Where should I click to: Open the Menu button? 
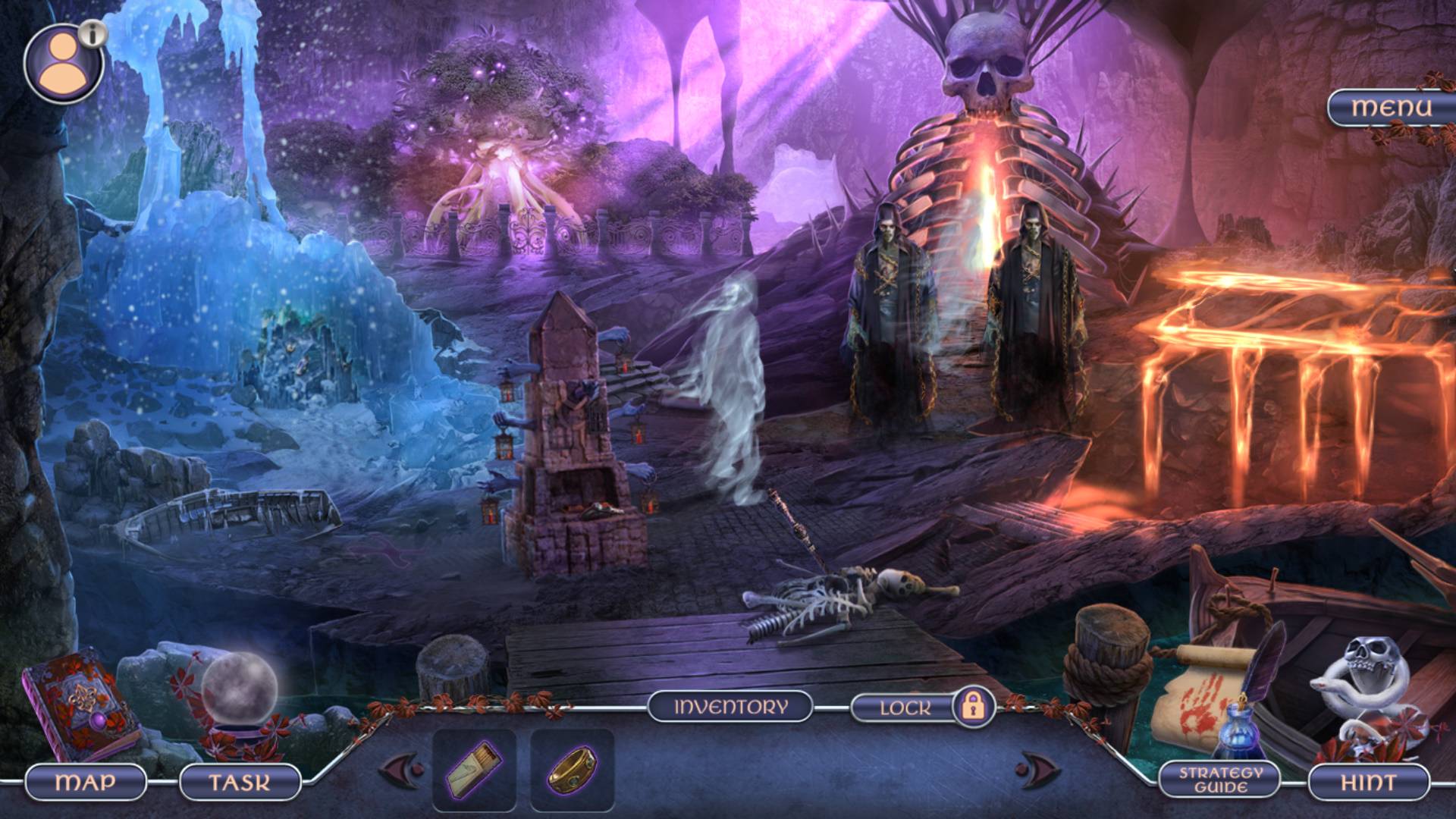(1391, 108)
